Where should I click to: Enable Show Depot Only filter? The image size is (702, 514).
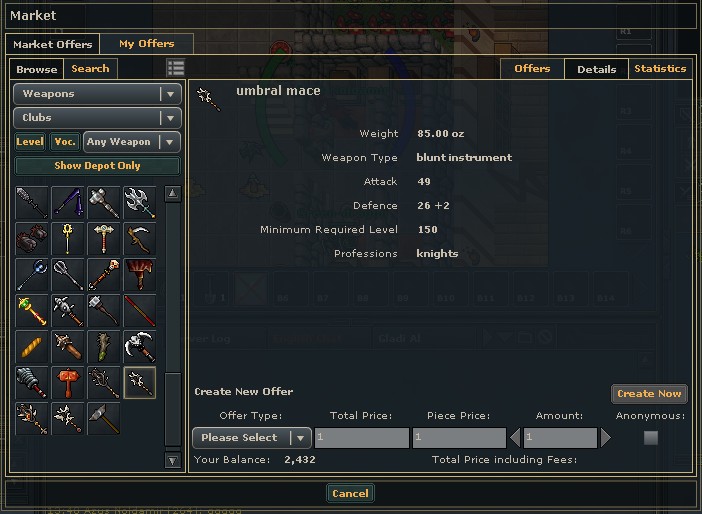coord(97,166)
